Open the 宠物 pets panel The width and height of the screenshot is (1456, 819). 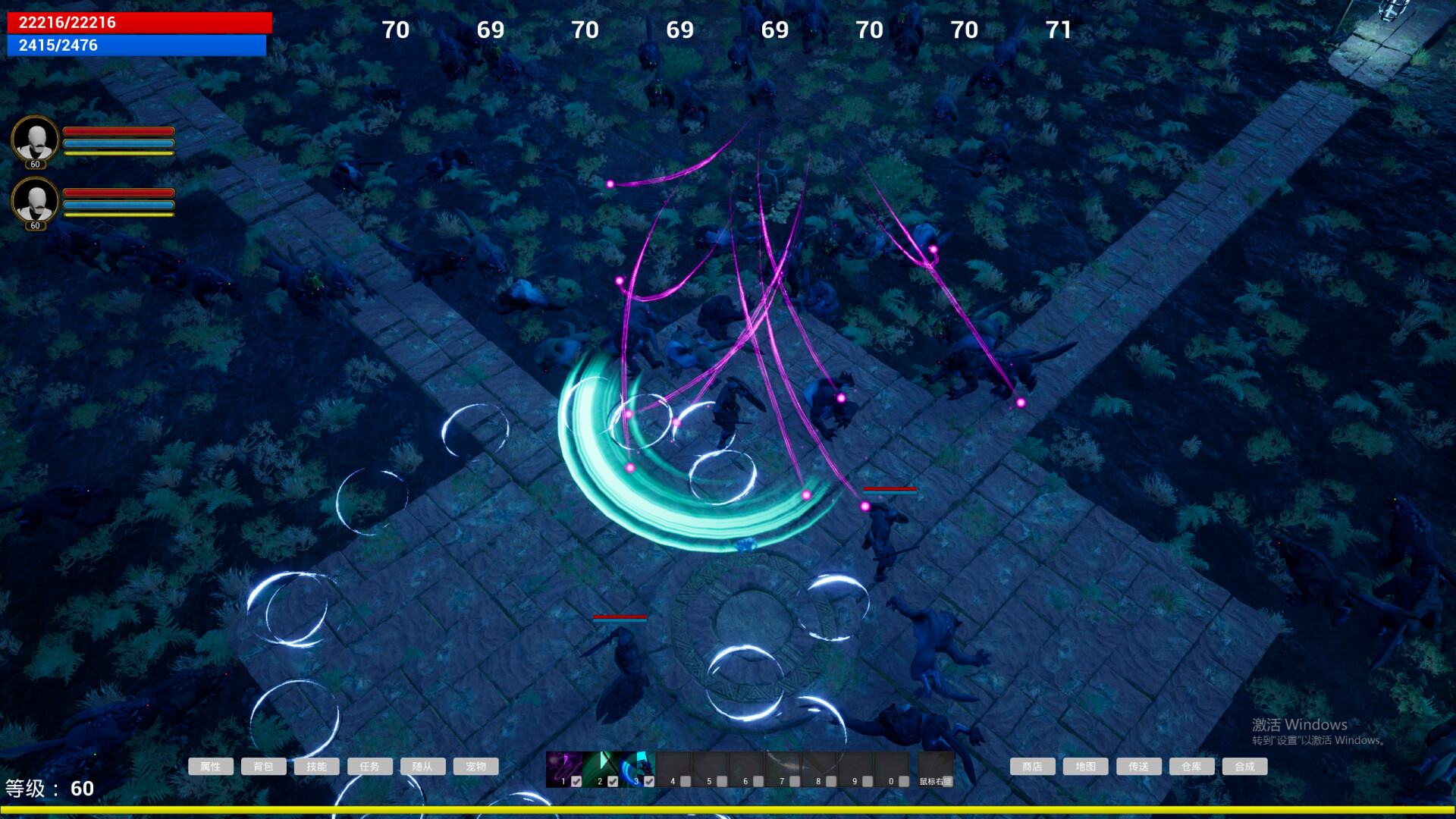coord(475,766)
